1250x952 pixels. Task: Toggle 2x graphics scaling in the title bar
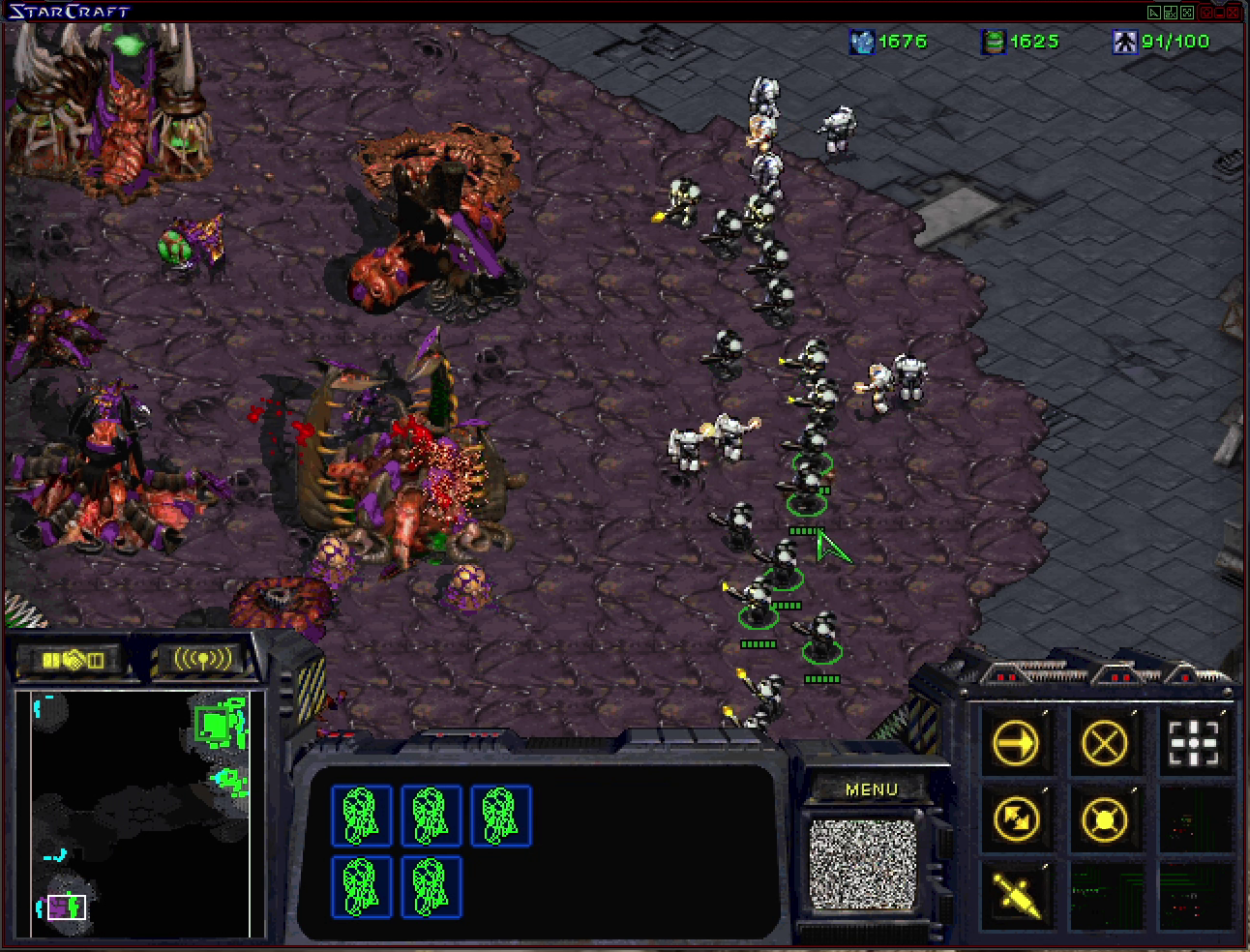[1171, 12]
